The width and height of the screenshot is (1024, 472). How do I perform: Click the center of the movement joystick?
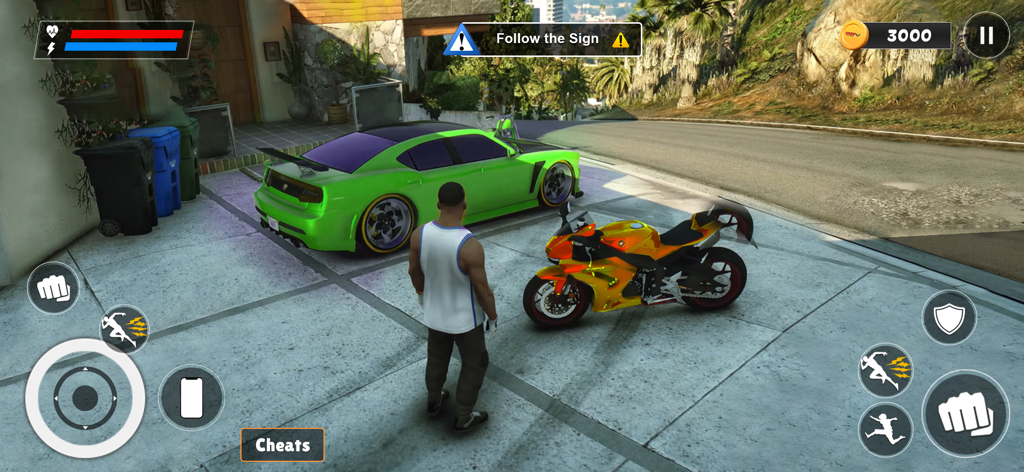coord(85,398)
